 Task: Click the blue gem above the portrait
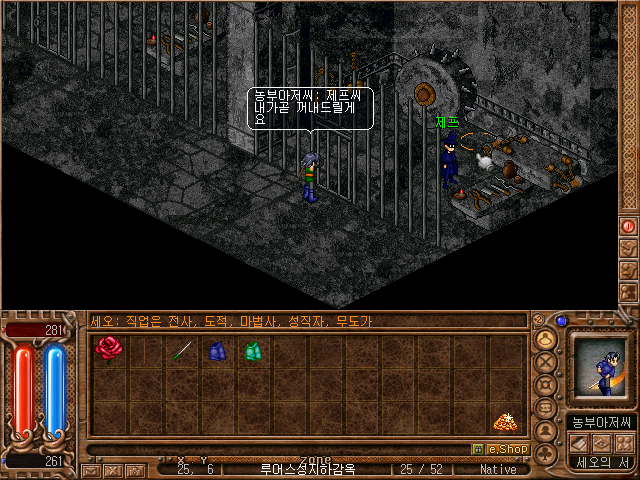(x=561, y=321)
